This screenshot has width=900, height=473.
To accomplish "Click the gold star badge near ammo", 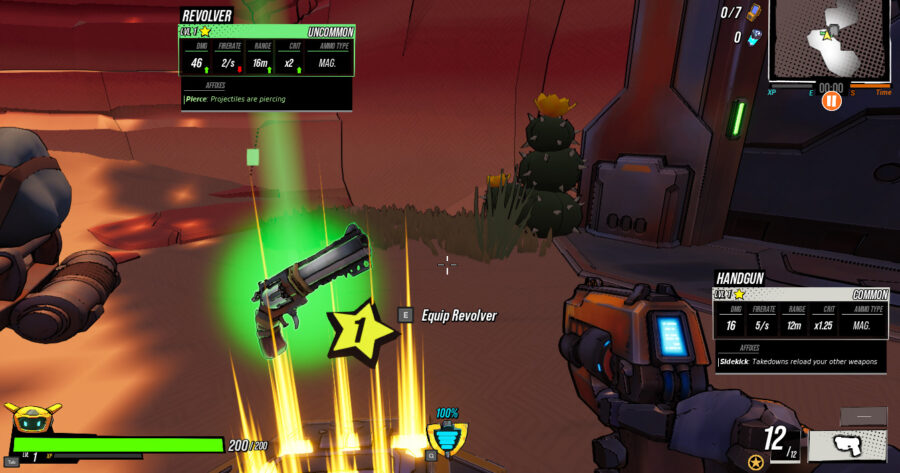I will click(x=756, y=461).
